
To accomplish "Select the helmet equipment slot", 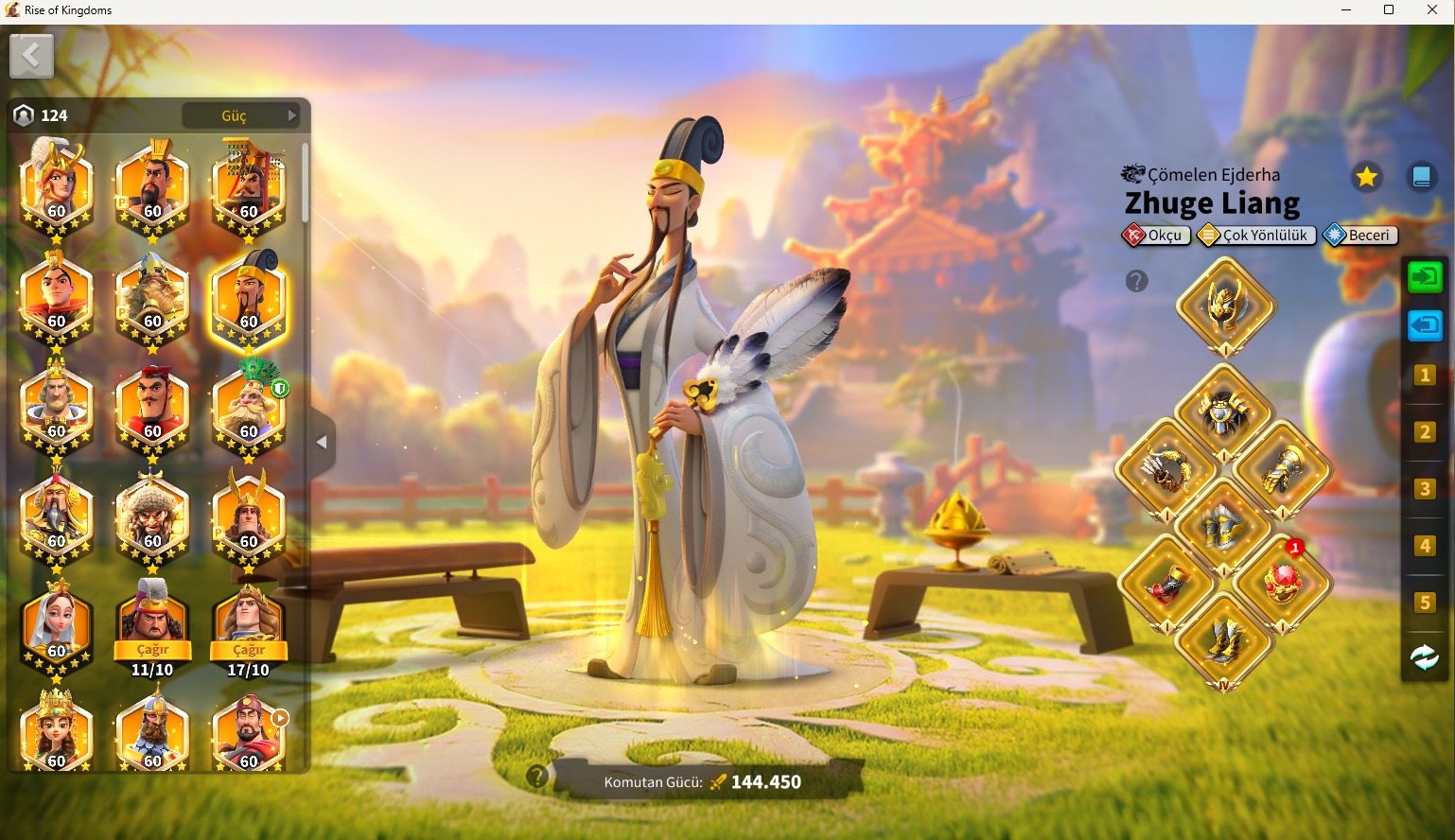I will point(1225,306).
